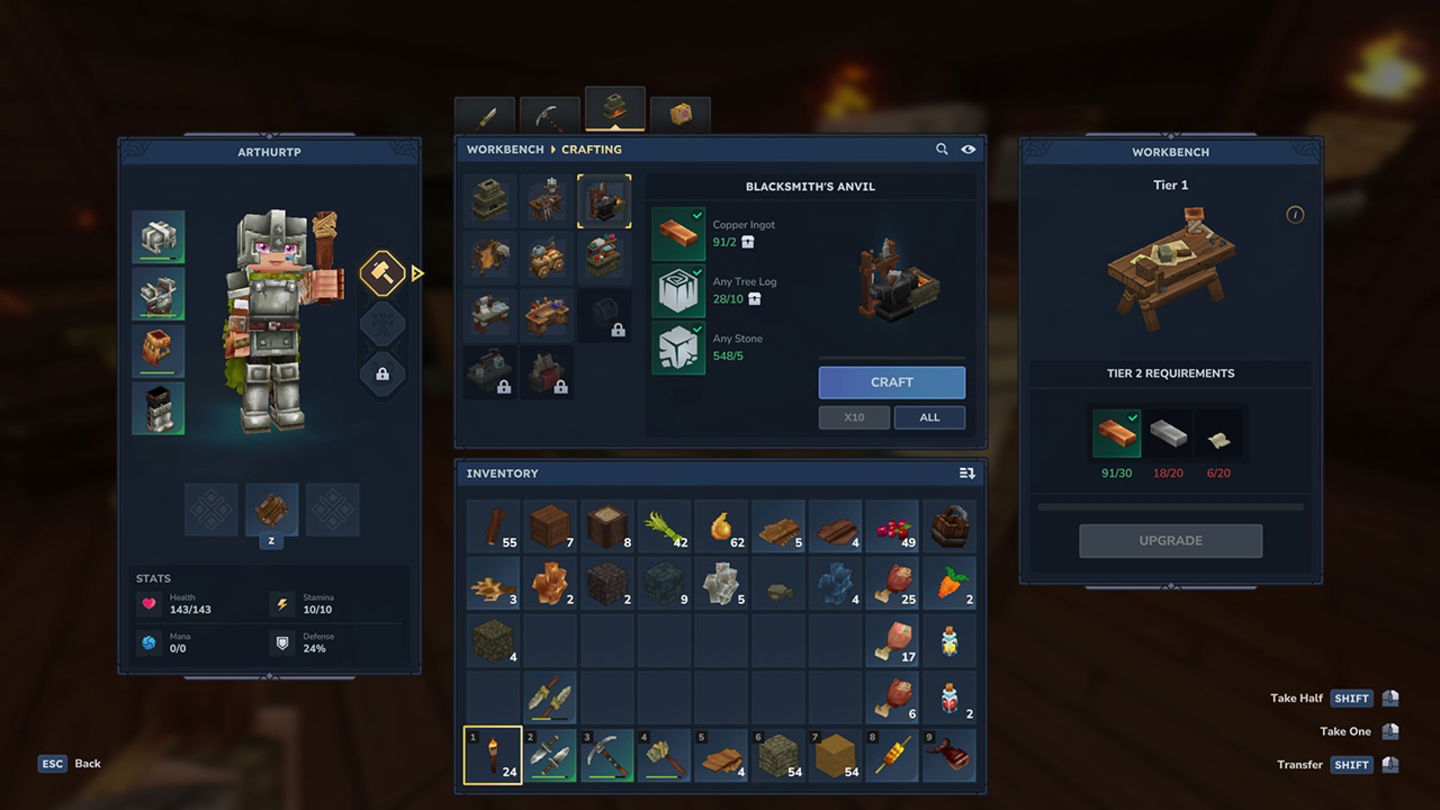Switch to the sword weapons tab
The width and height of the screenshot is (1440, 810).
pyautogui.click(x=485, y=116)
